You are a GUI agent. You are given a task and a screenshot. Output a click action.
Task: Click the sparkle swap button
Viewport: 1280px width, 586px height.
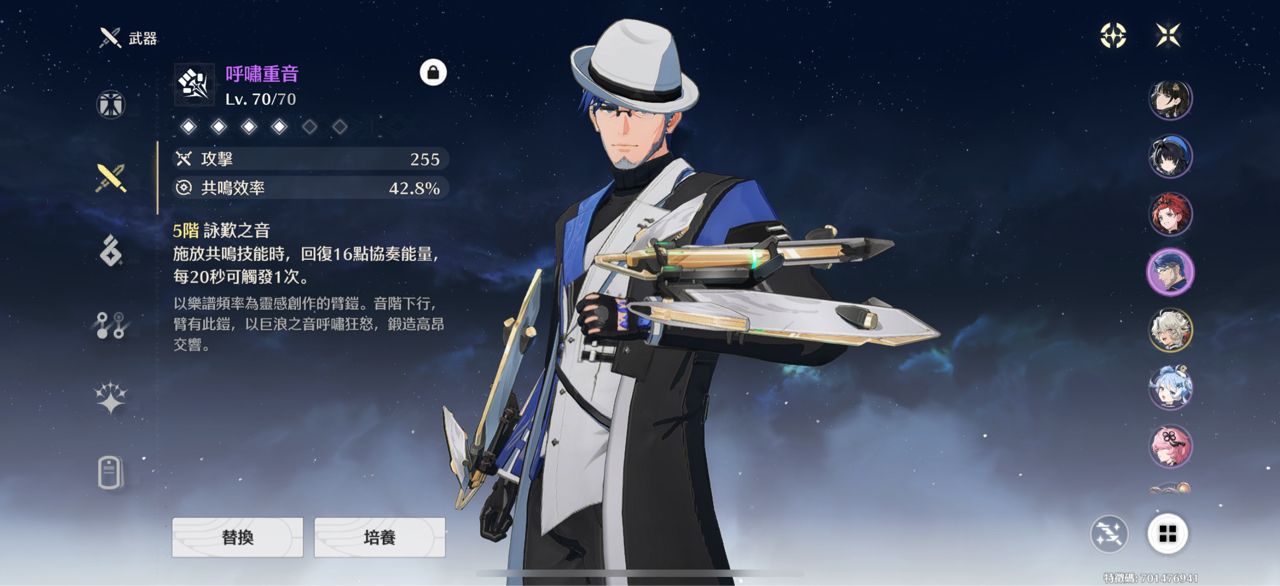1109,534
